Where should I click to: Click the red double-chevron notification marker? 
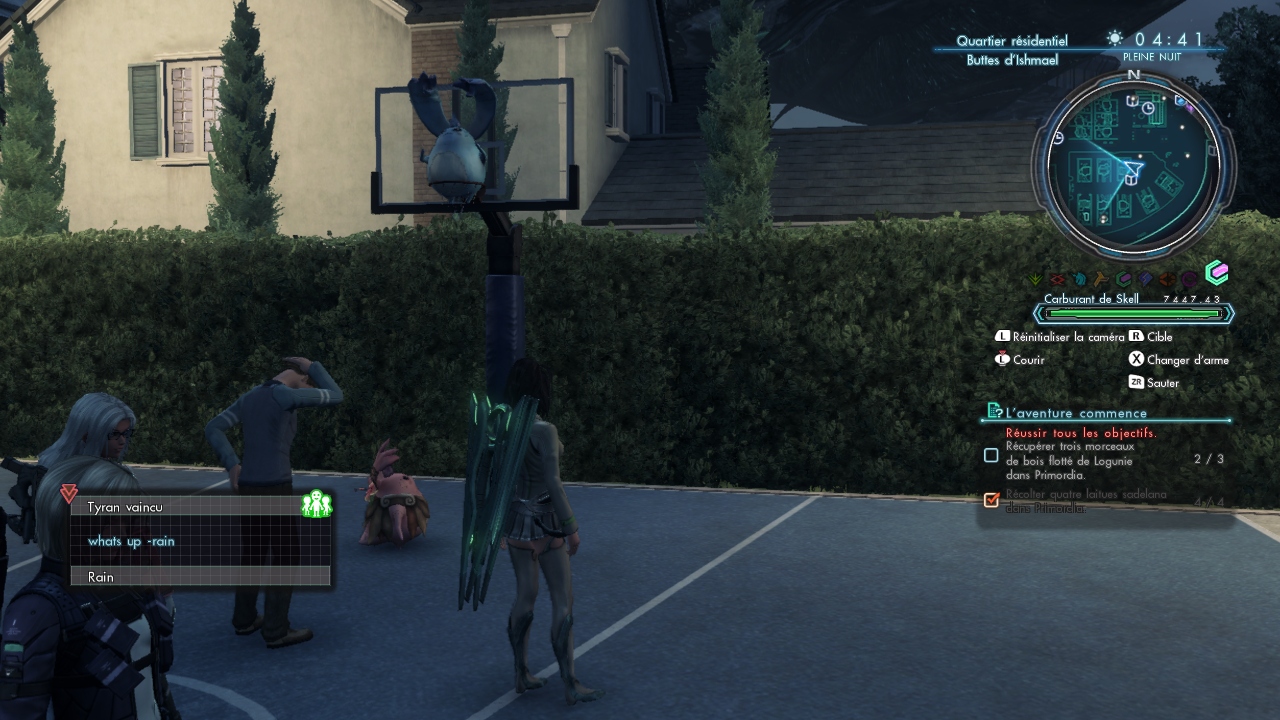pyautogui.click(x=68, y=494)
